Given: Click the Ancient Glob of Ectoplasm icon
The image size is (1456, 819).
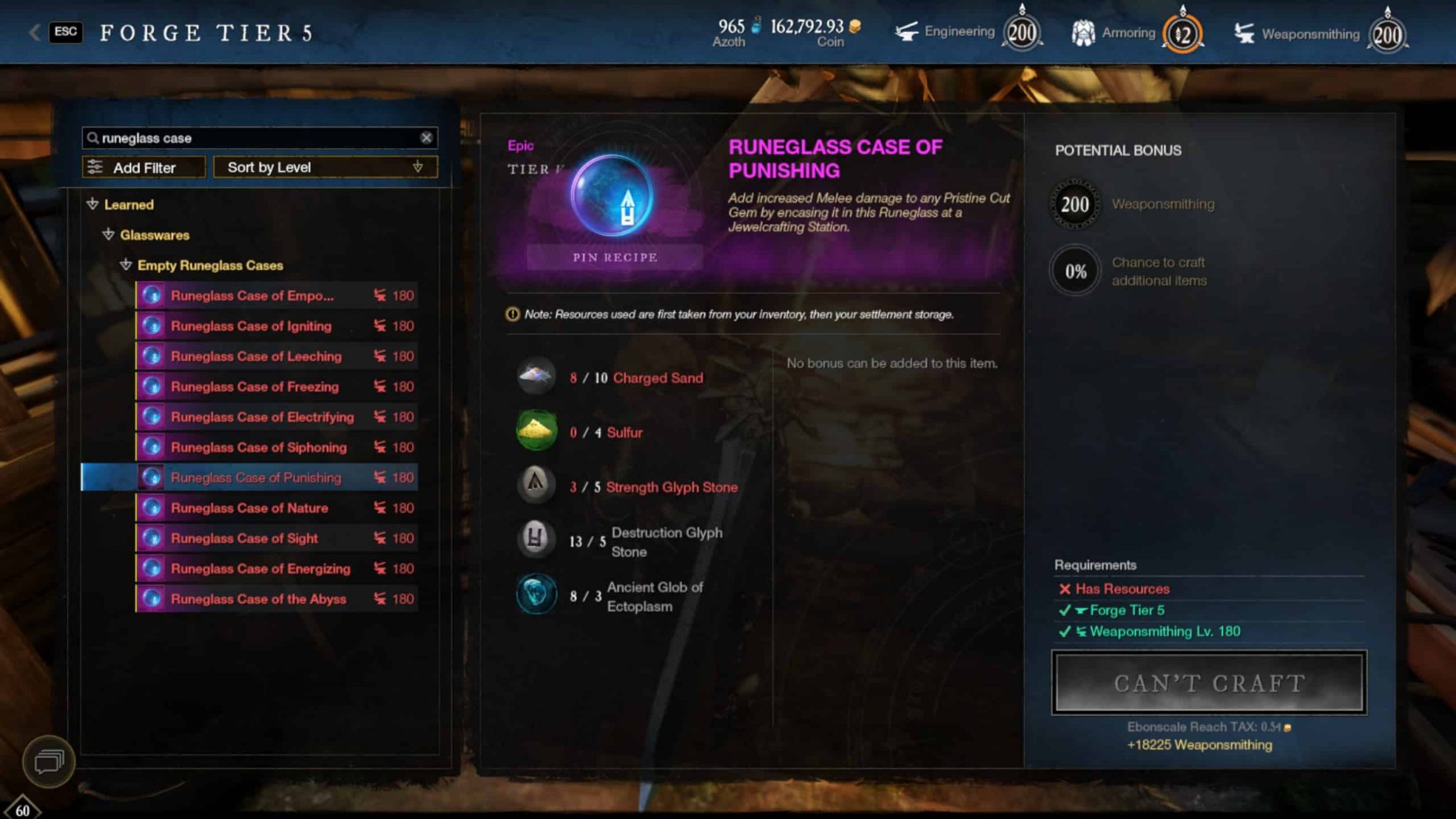Looking at the screenshot, I should [x=535, y=595].
